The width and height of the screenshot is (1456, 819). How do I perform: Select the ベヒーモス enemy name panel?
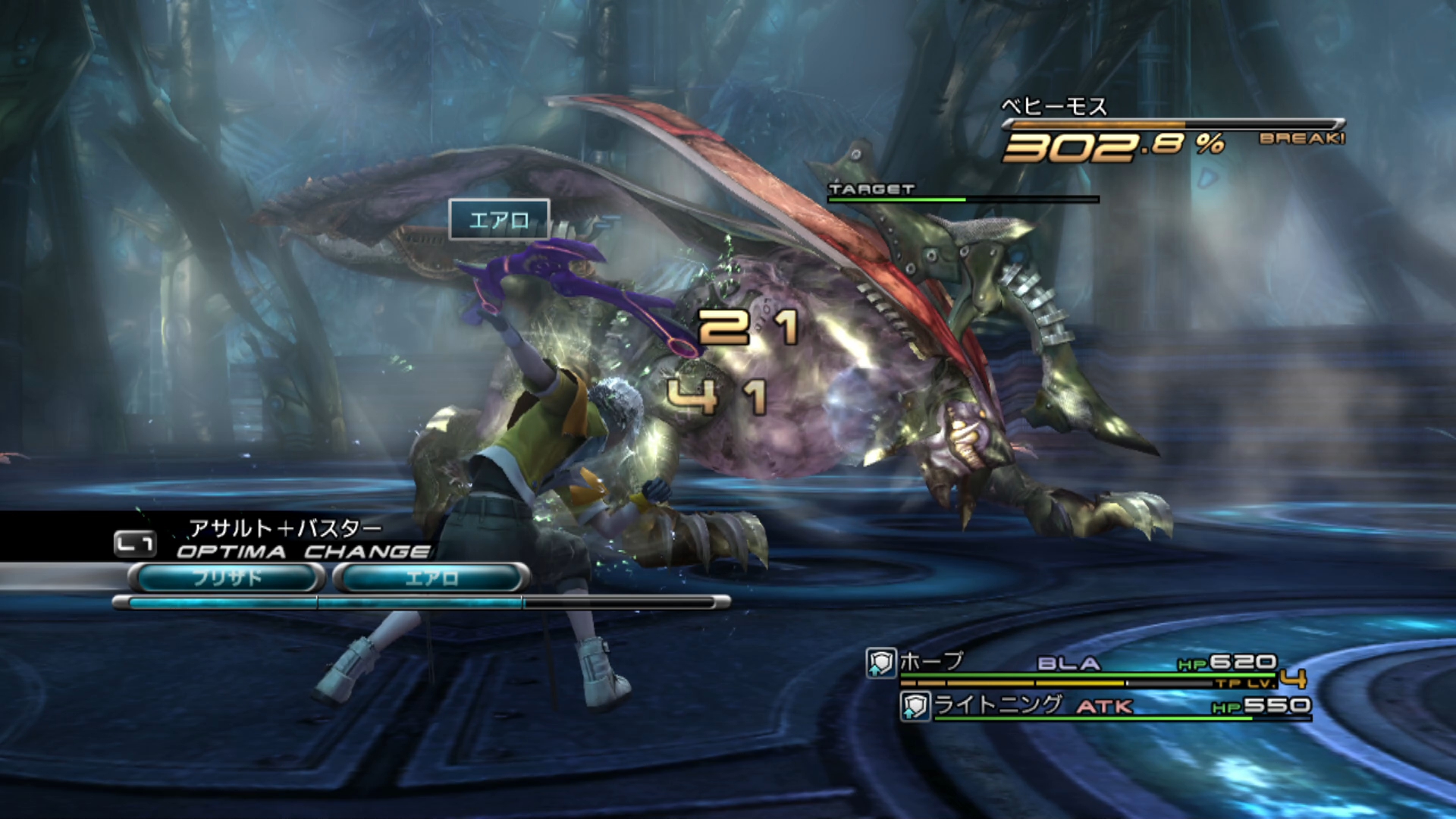[x=1054, y=107]
